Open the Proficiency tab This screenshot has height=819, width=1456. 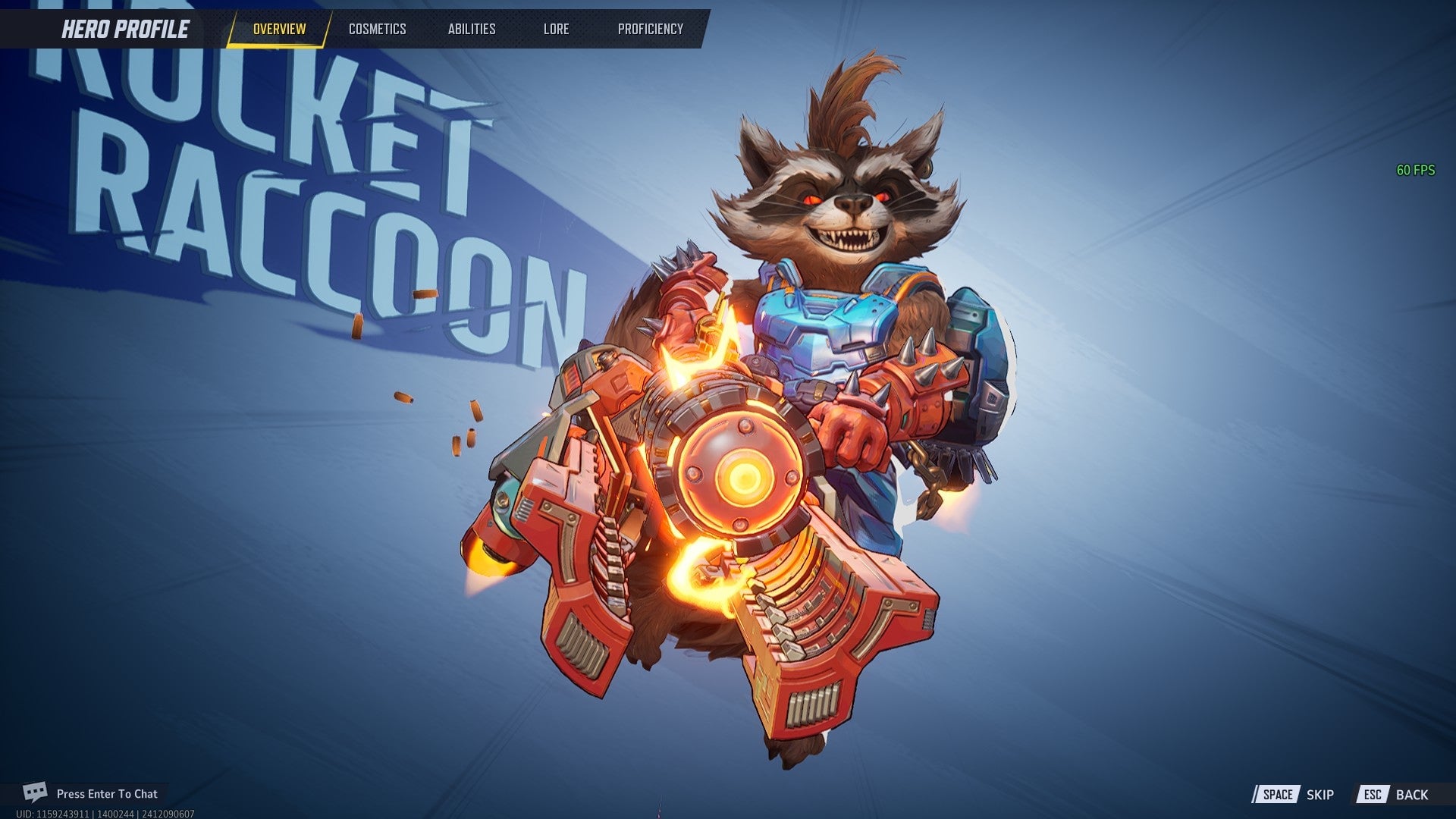(x=651, y=30)
